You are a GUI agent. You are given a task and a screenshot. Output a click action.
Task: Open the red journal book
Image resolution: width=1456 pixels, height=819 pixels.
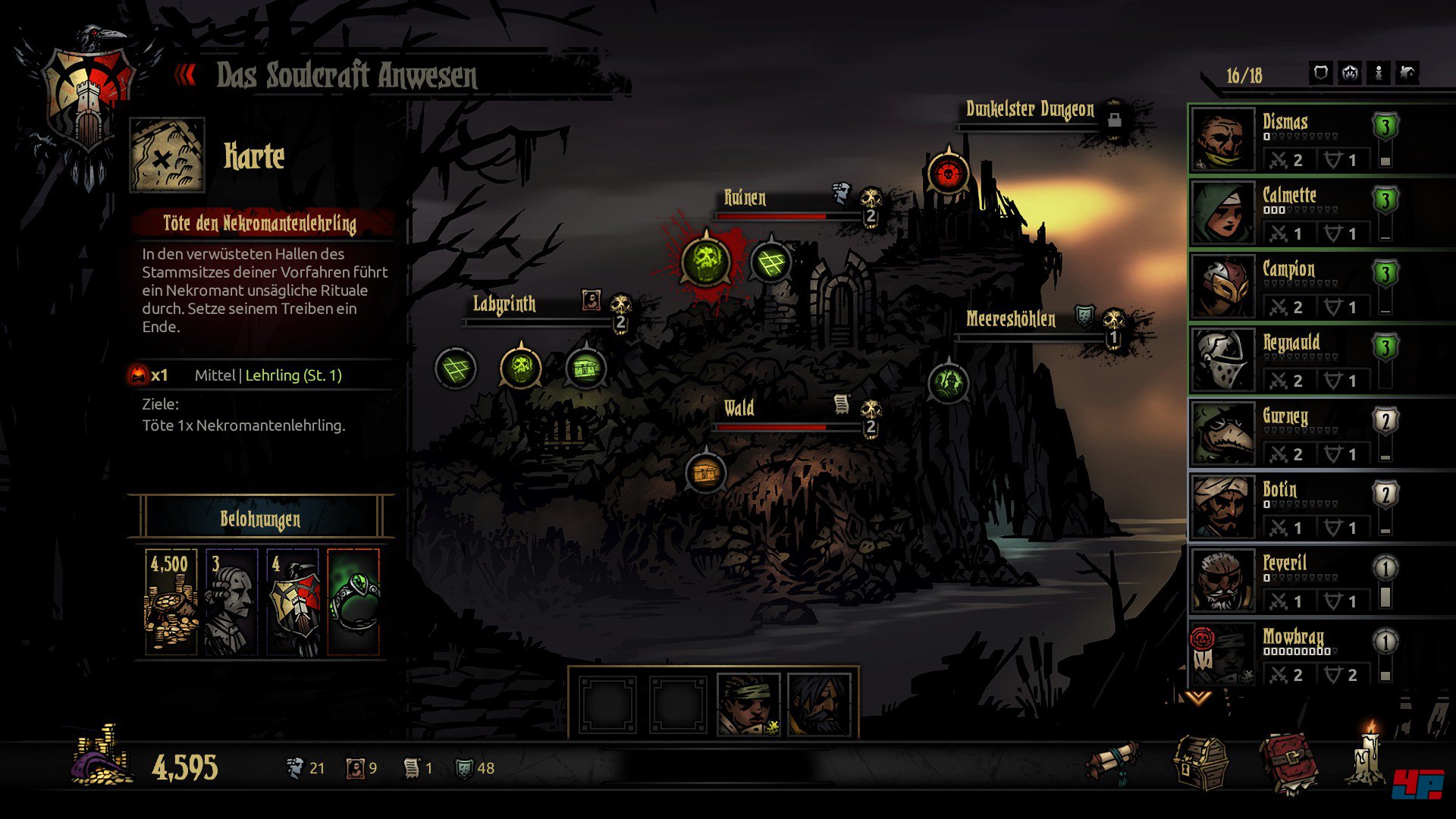coord(1288,763)
